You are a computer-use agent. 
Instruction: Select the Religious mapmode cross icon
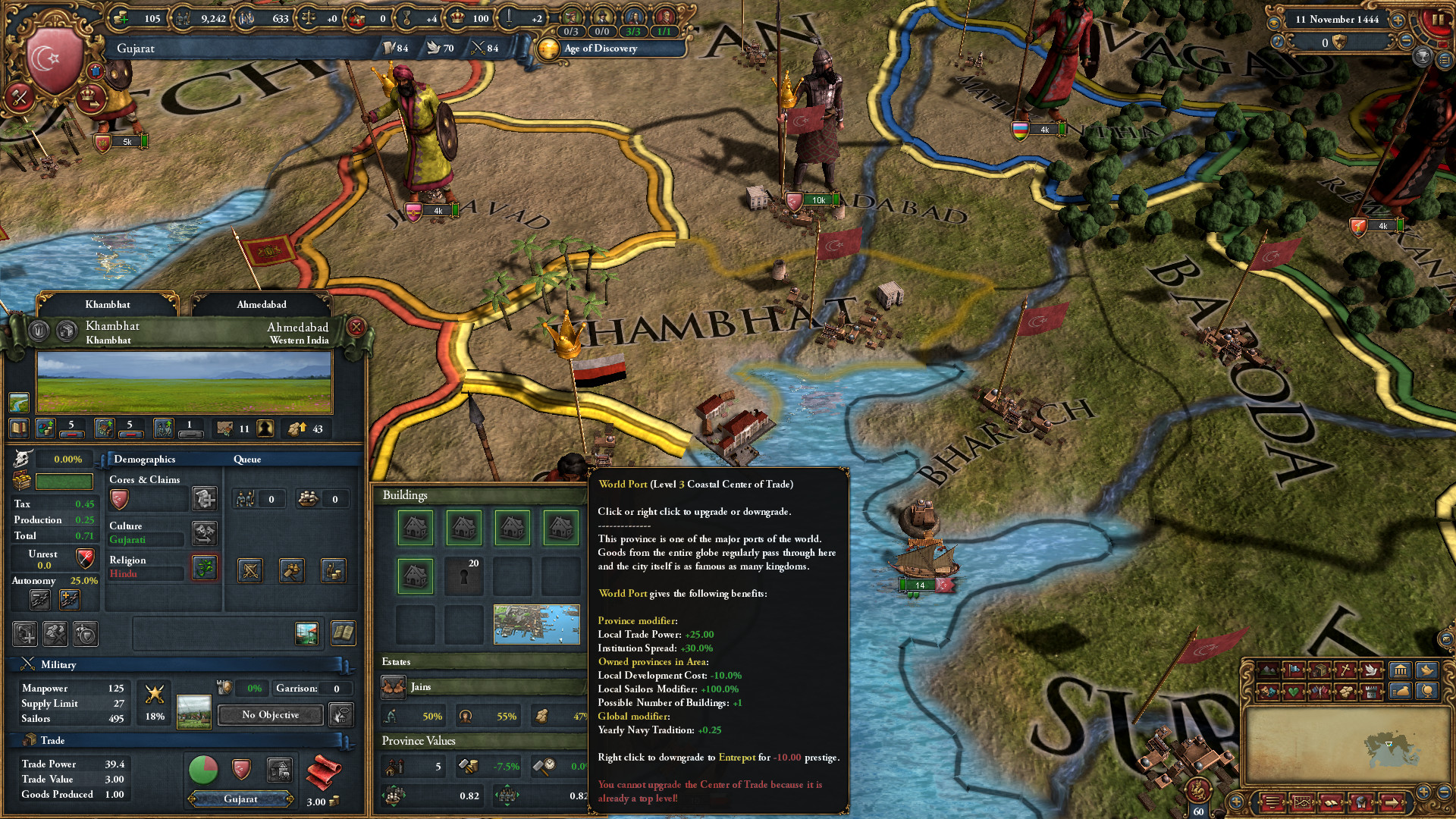(1346, 671)
